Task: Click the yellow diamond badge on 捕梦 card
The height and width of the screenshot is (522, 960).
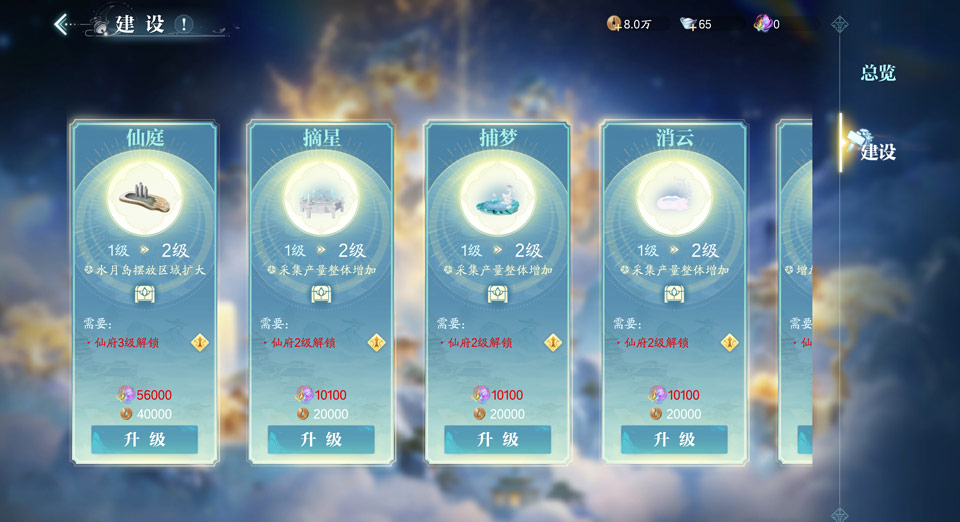Action: (x=553, y=342)
